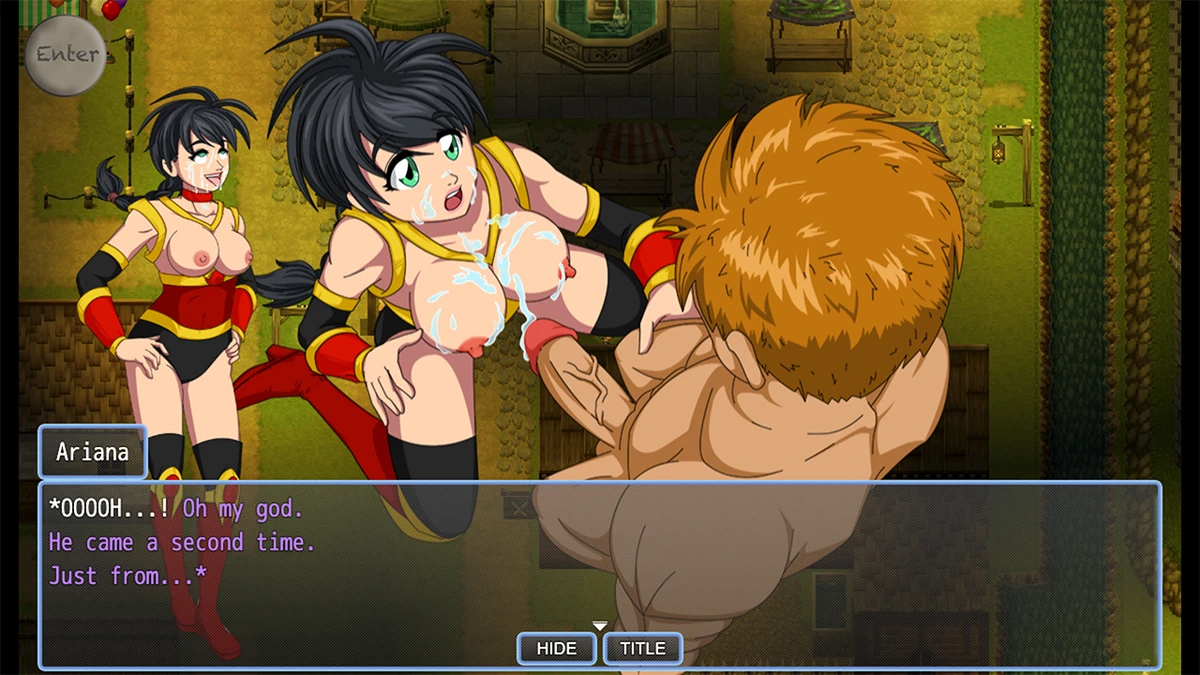
Task: Hide the dialogue window with HIDE
Action: [x=556, y=648]
